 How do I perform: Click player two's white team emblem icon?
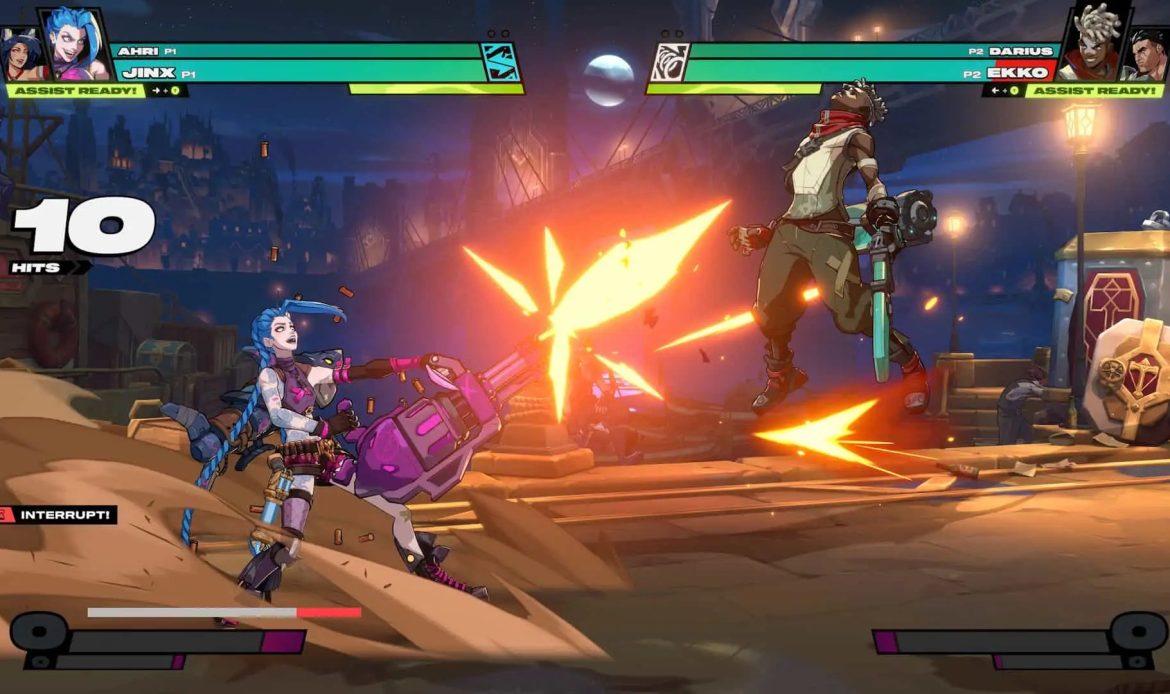point(669,62)
